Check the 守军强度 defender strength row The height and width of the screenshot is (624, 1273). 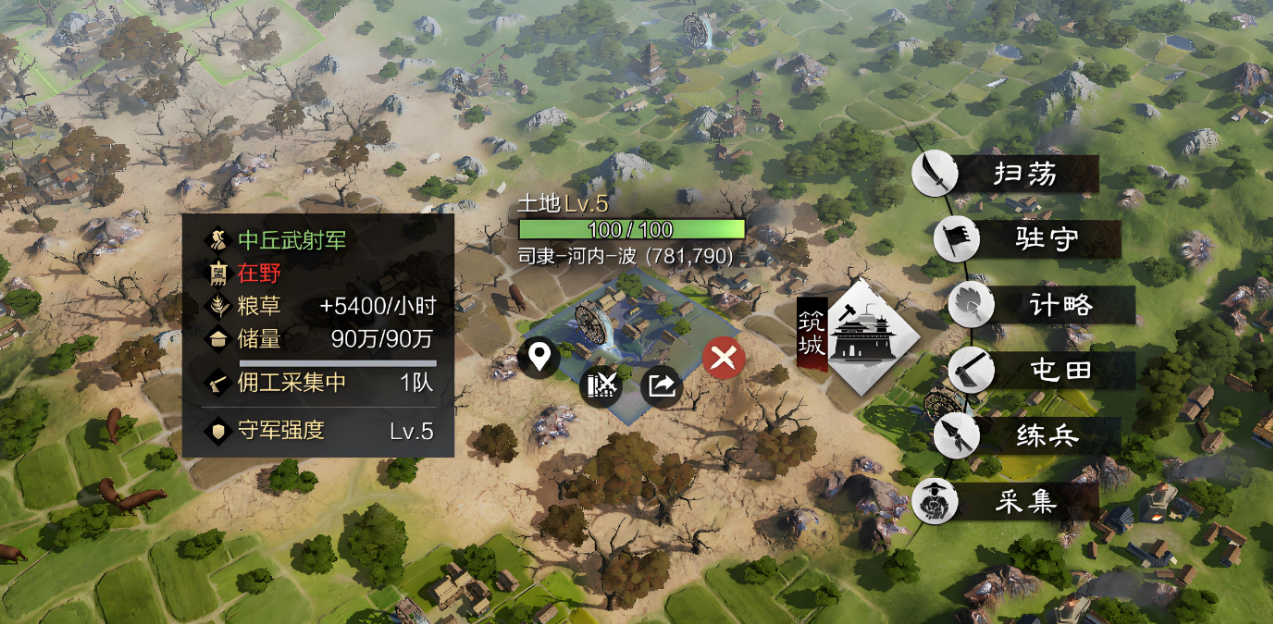pyautogui.click(x=318, y=432)
